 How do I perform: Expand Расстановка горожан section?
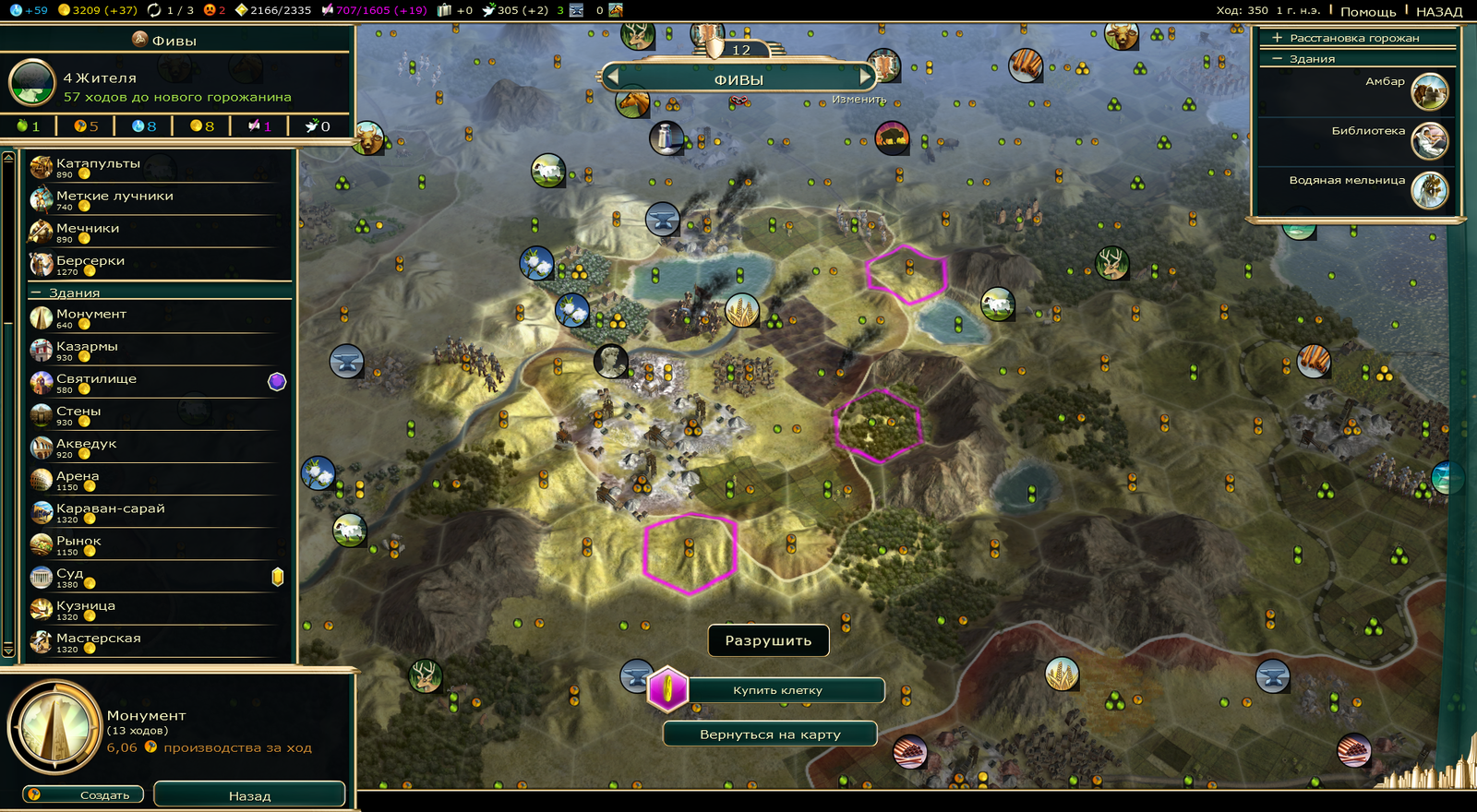click(x=1278, y=38)
